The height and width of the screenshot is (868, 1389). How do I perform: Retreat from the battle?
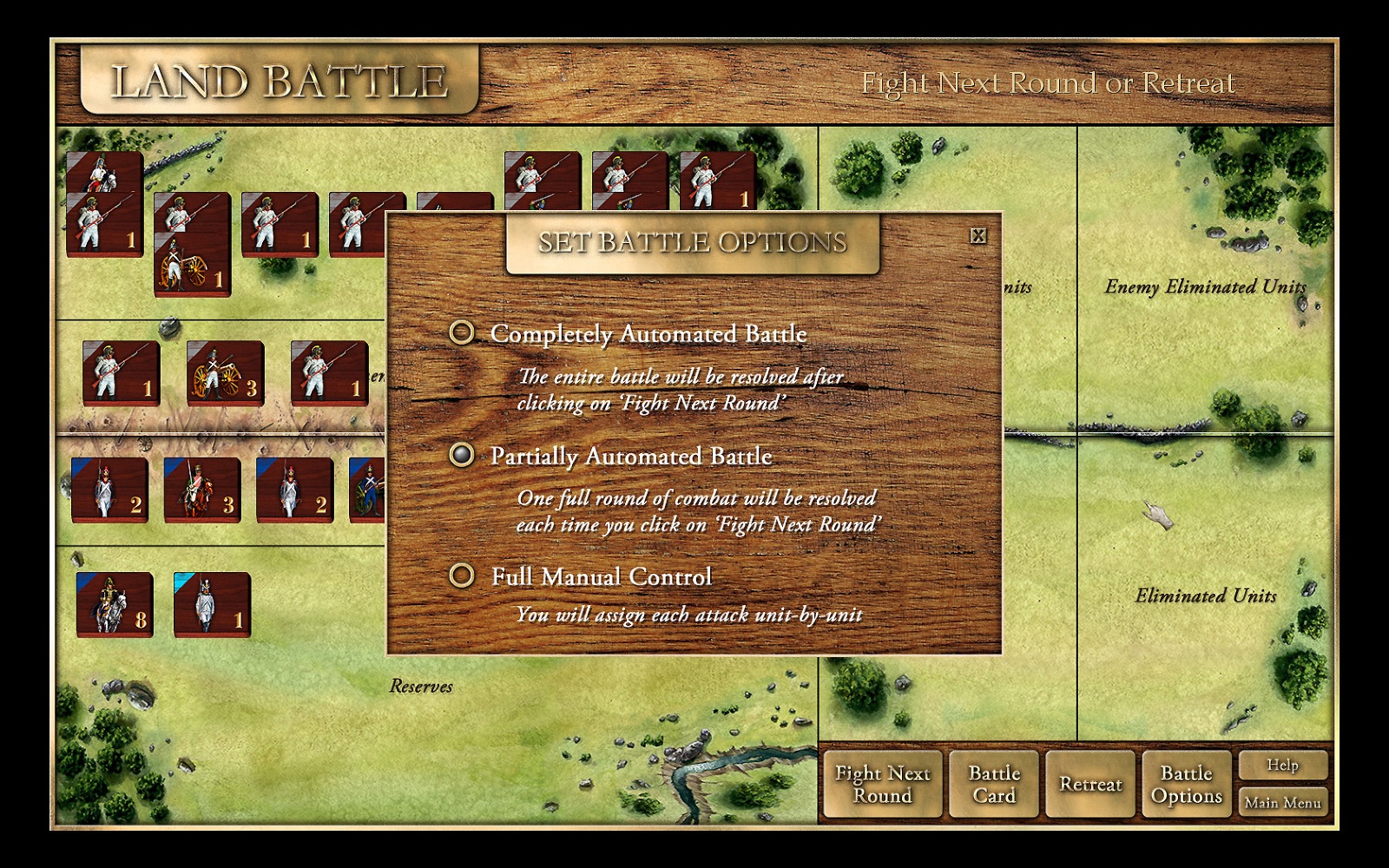pos(1090,785)
